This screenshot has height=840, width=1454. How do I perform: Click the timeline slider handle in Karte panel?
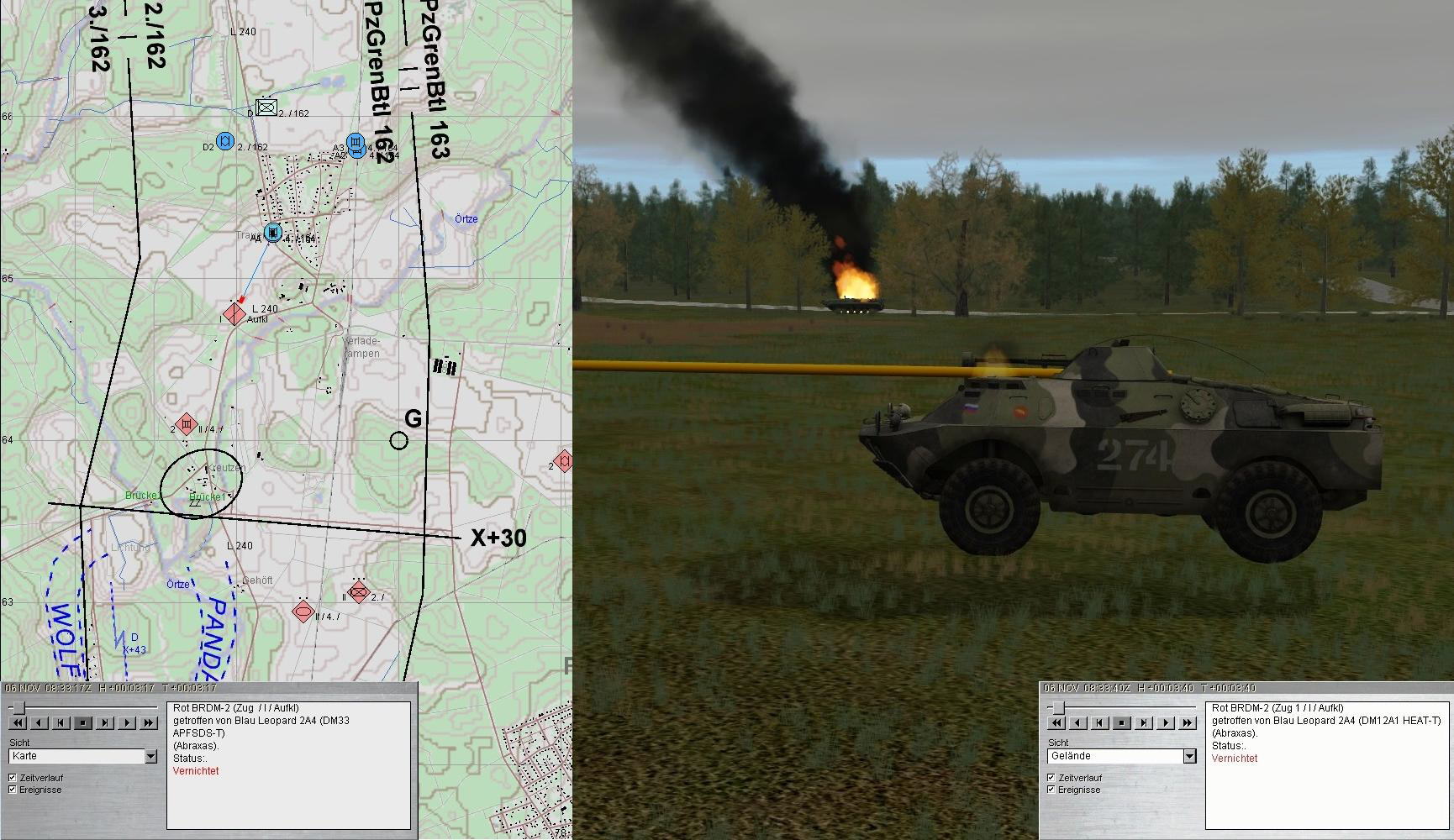pyautogui.click(x=18, y=709)
